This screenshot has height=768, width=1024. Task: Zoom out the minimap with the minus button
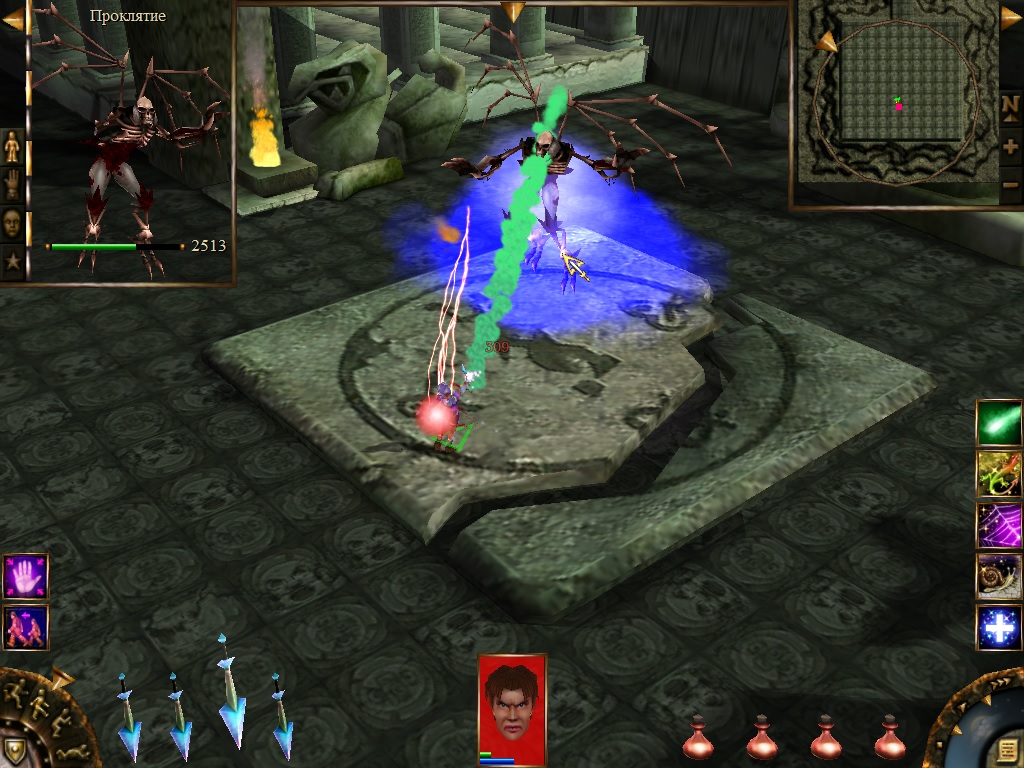click(x=1010, y=185)
